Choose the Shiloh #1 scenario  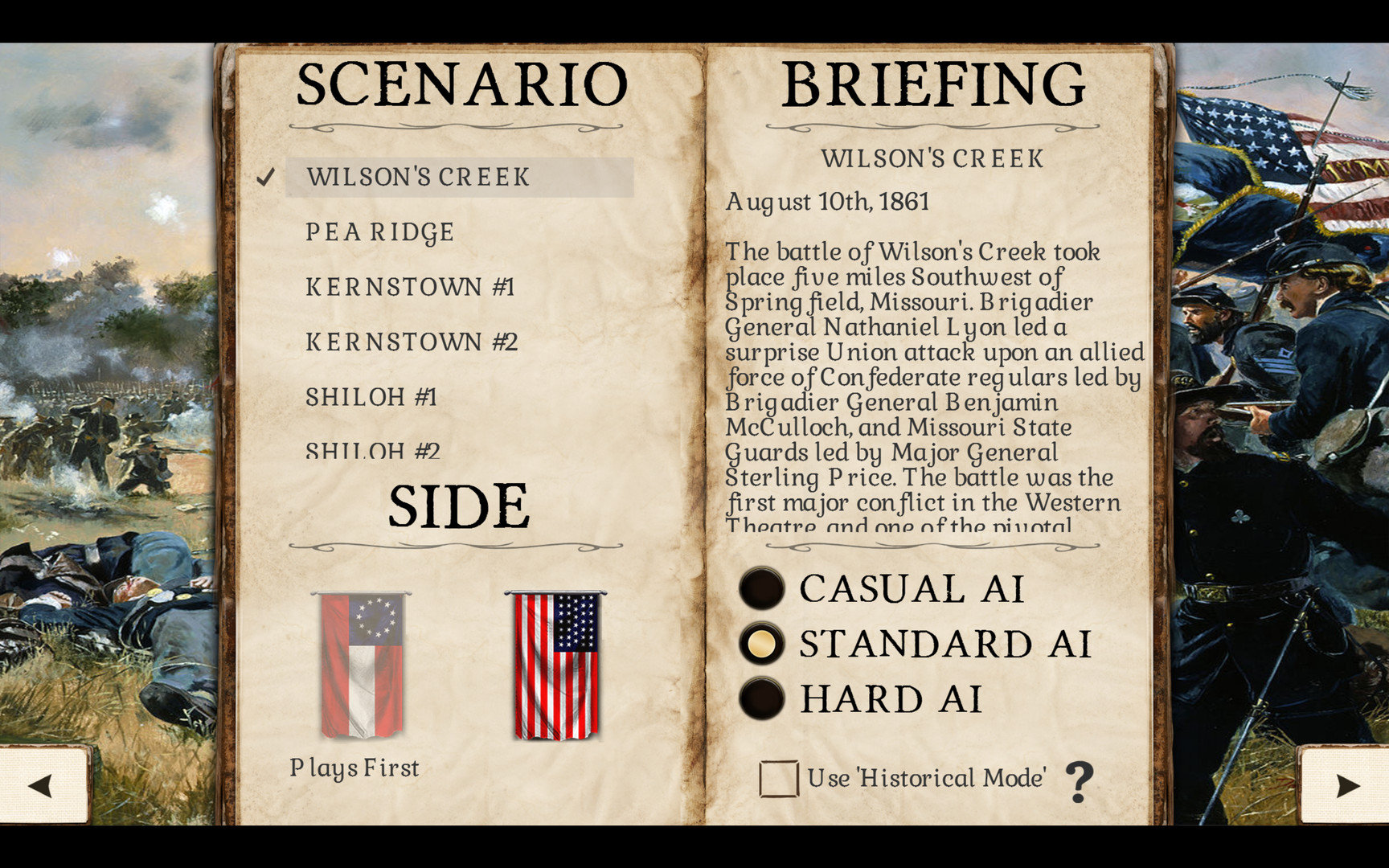372,396
